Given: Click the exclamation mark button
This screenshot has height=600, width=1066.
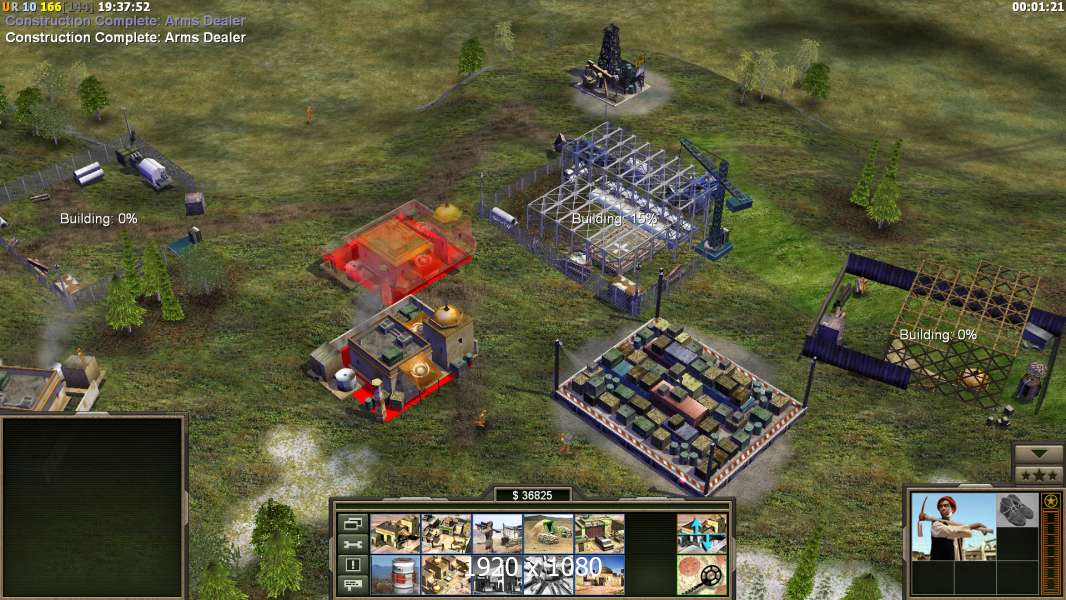Looking at the screenshot, I should pyautogui.click(x=352, y=565).
